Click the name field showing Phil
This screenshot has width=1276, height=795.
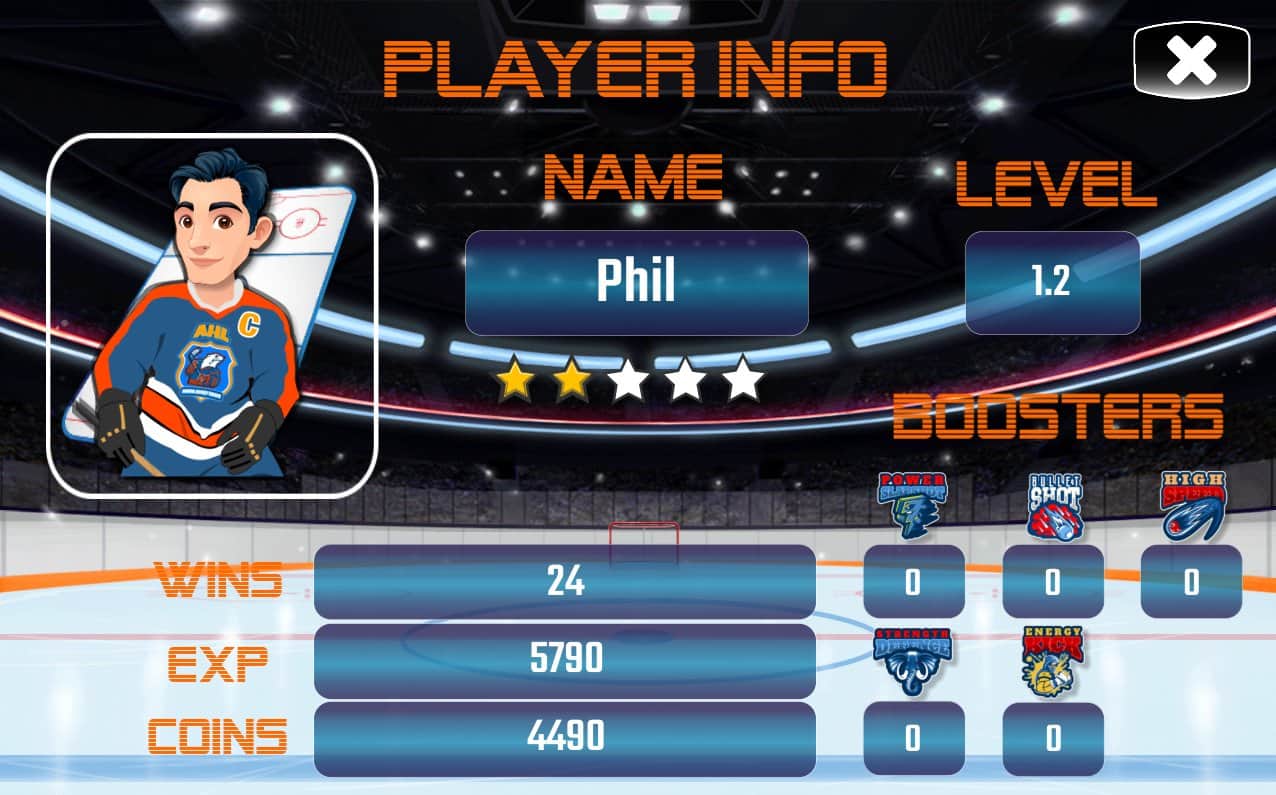tap(636, 282)
